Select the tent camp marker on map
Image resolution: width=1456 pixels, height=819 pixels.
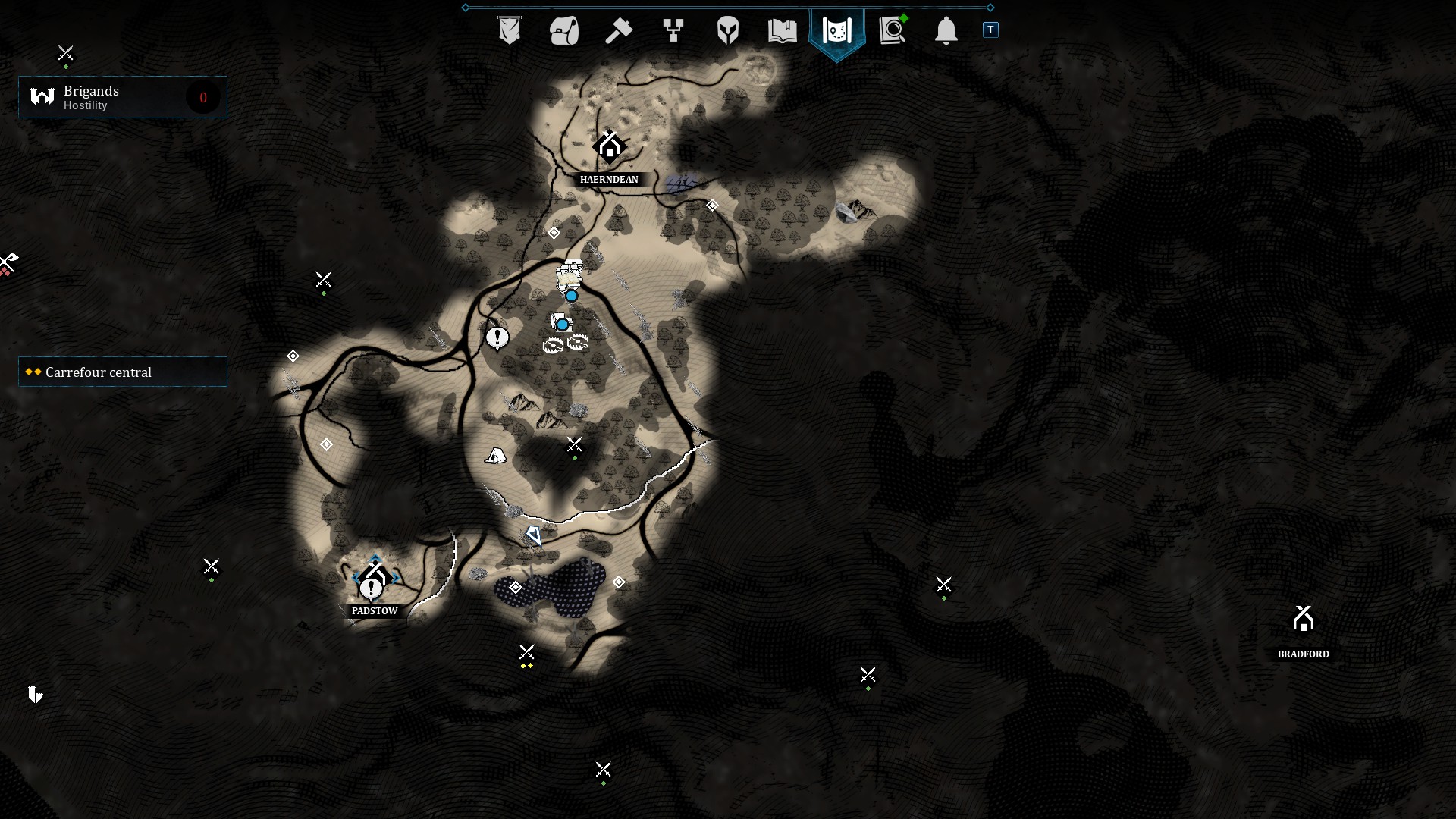coord(496,456)
